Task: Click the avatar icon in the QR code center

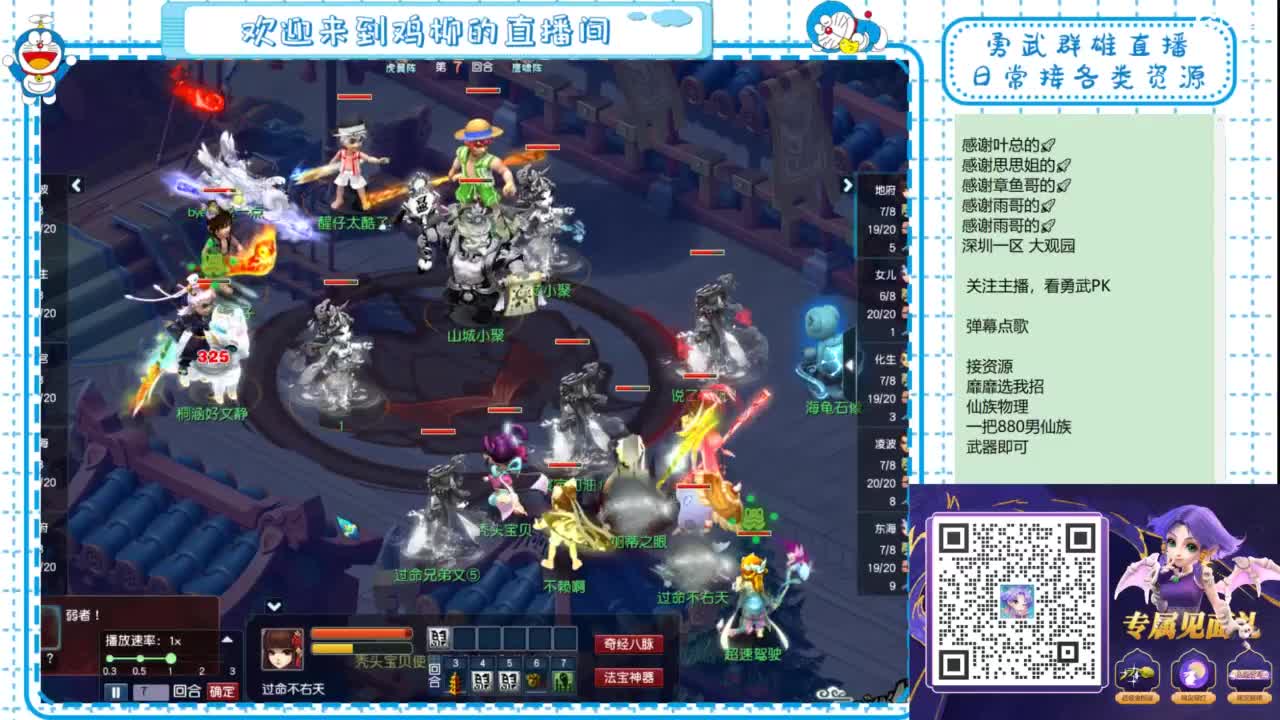Action: click(1019, 600)
